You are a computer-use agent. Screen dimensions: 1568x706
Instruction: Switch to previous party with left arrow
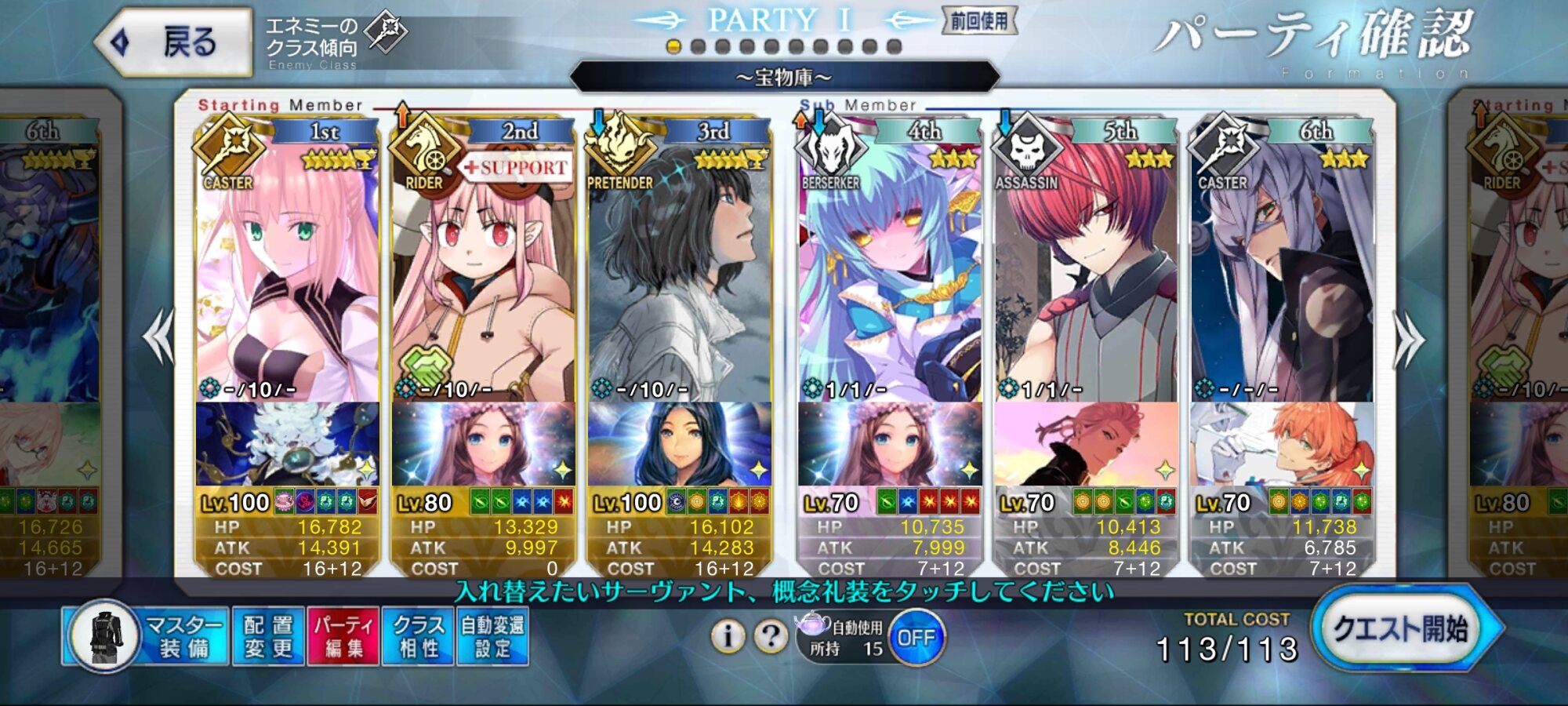pos(159,337)
